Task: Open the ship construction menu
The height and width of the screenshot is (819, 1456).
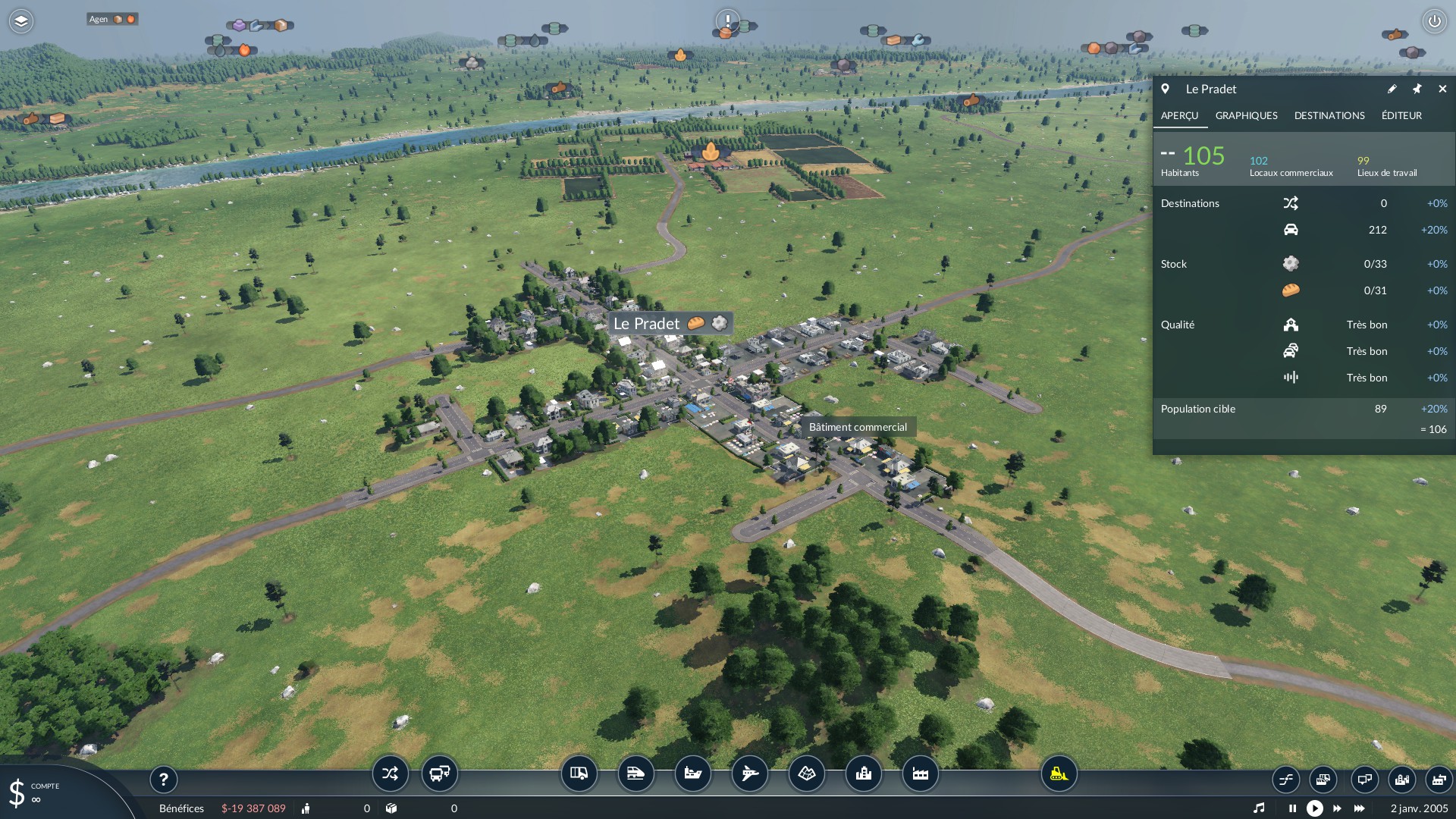Action: tap(692, 773)
